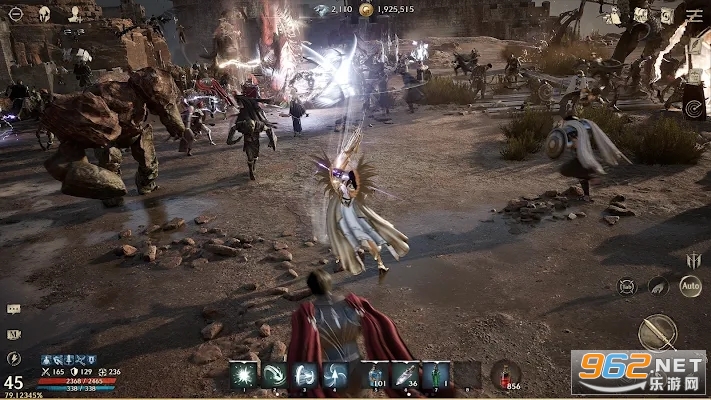Toggle the Auto combat button
The height and width of the screenshot is (400, 711).
click(x=690, y=285)
